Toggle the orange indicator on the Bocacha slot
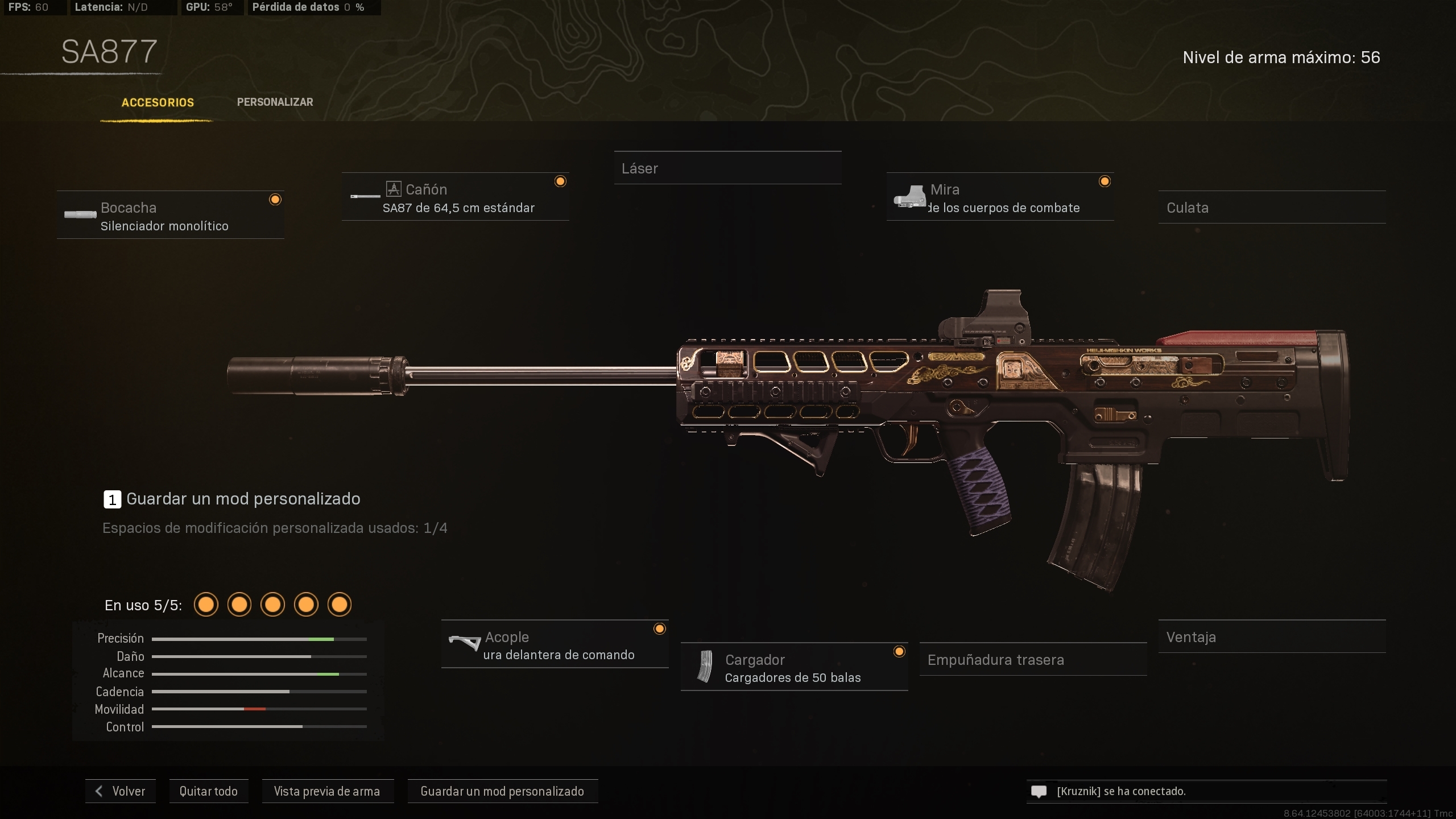 click(x=276, y=199)
